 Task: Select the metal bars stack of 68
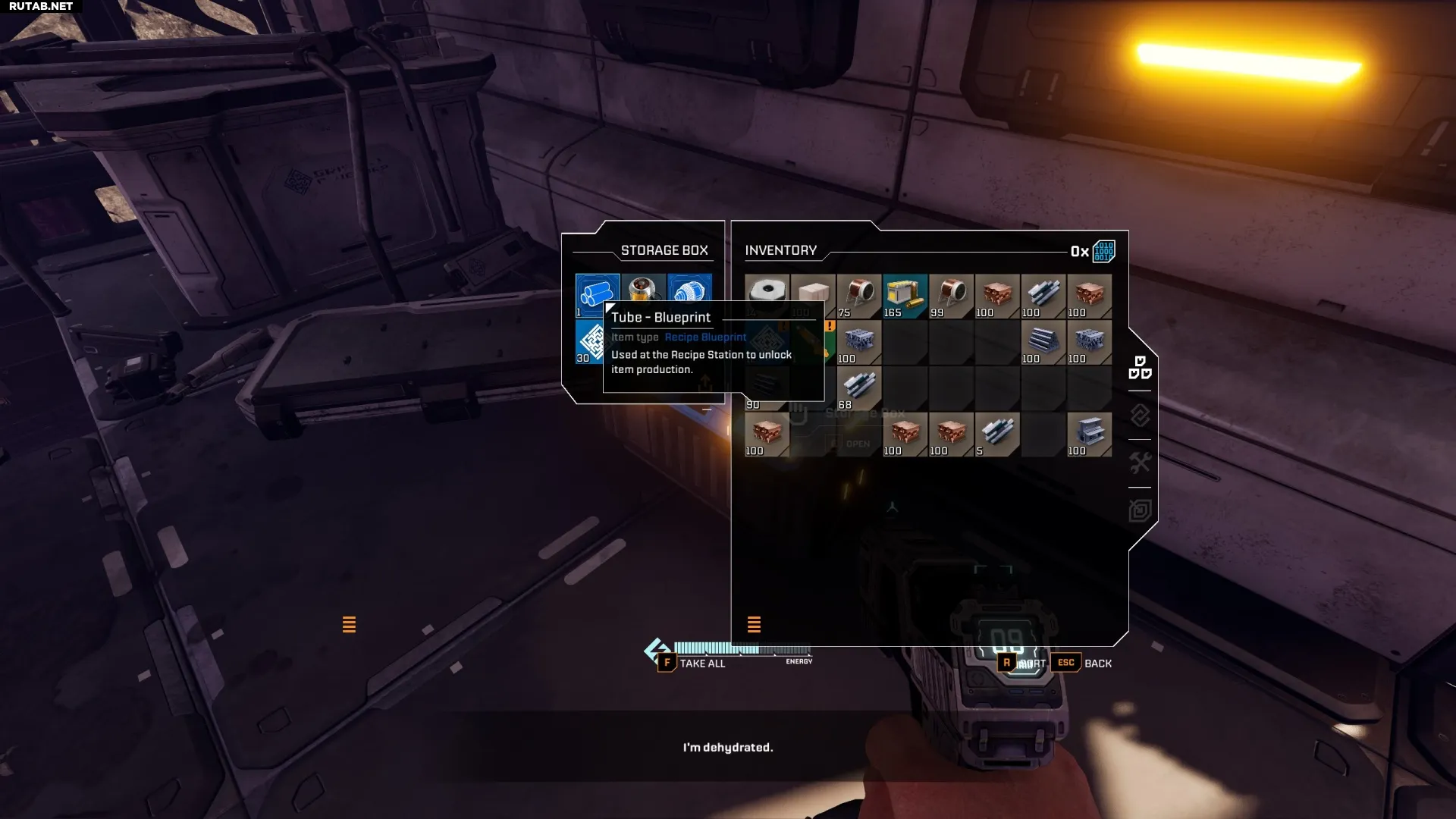[x=858, y=388]
